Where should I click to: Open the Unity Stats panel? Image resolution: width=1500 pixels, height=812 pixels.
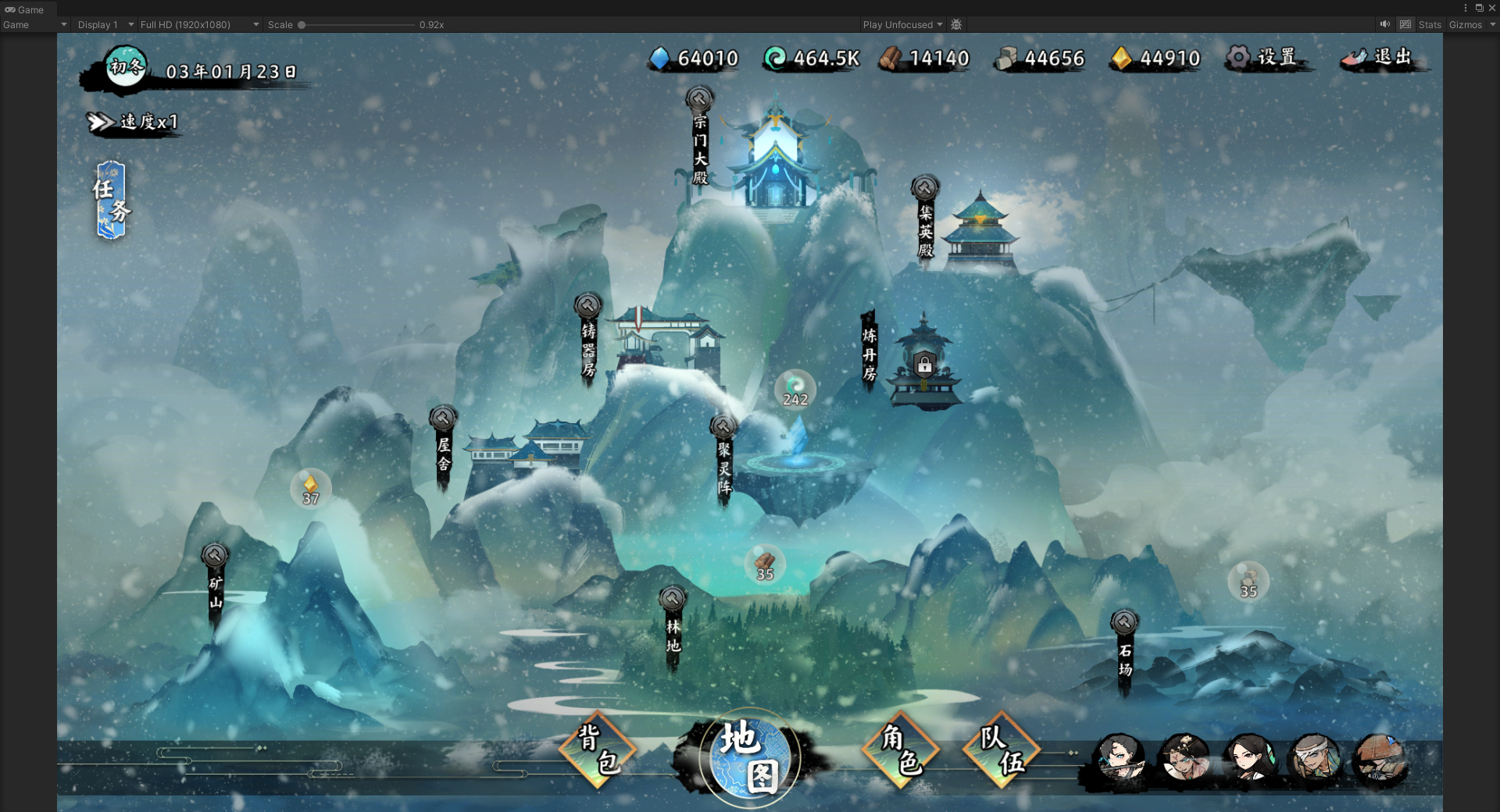click(1430, 25)
